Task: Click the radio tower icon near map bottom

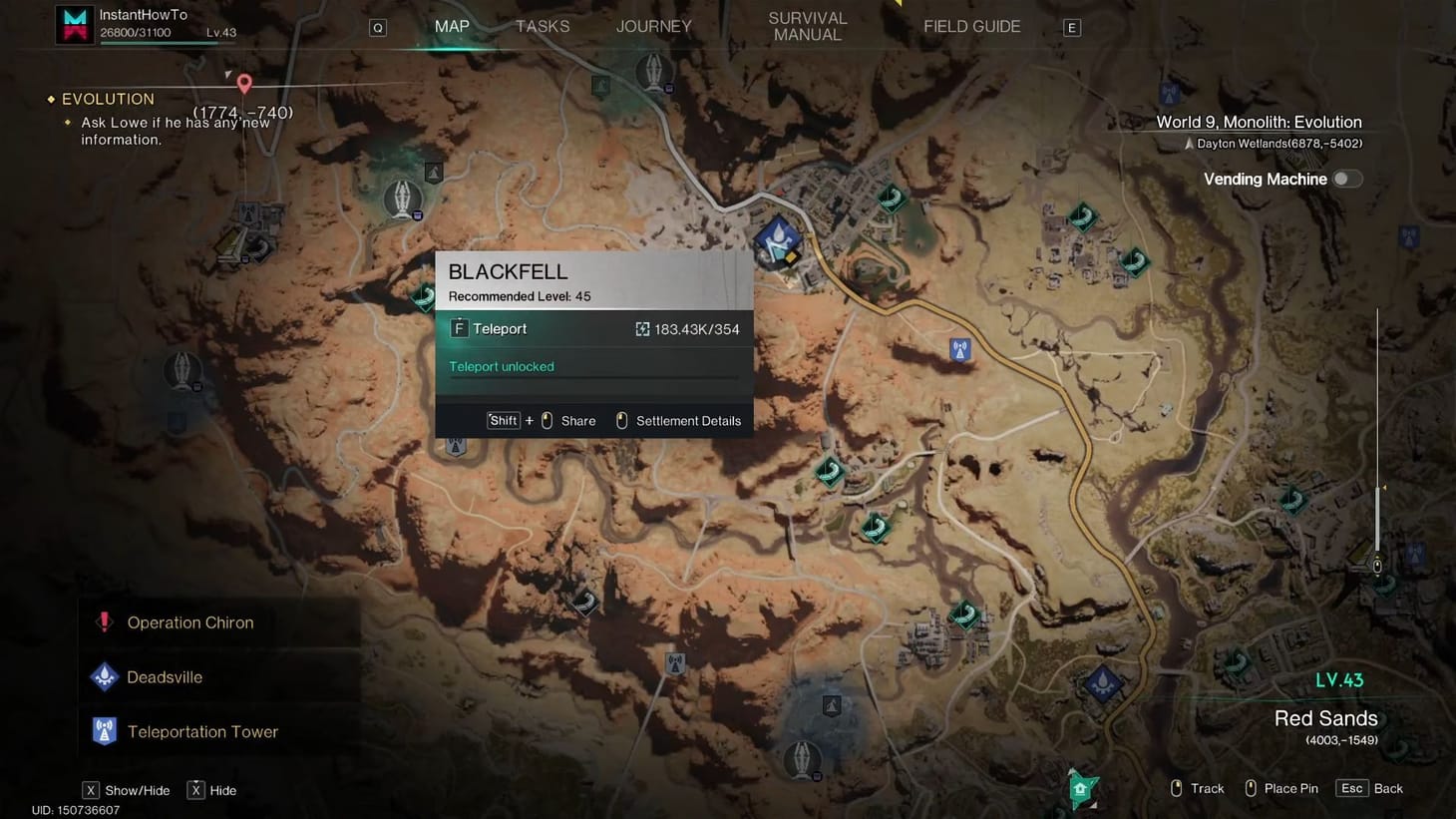Action: 674,660
